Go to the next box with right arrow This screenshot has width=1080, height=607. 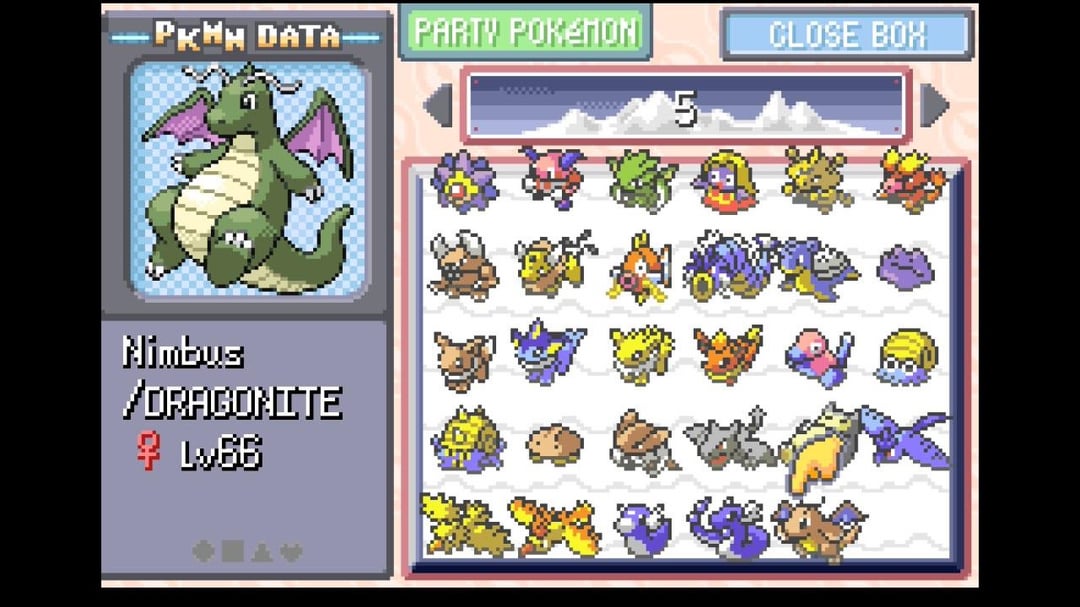tap(933, 105)
